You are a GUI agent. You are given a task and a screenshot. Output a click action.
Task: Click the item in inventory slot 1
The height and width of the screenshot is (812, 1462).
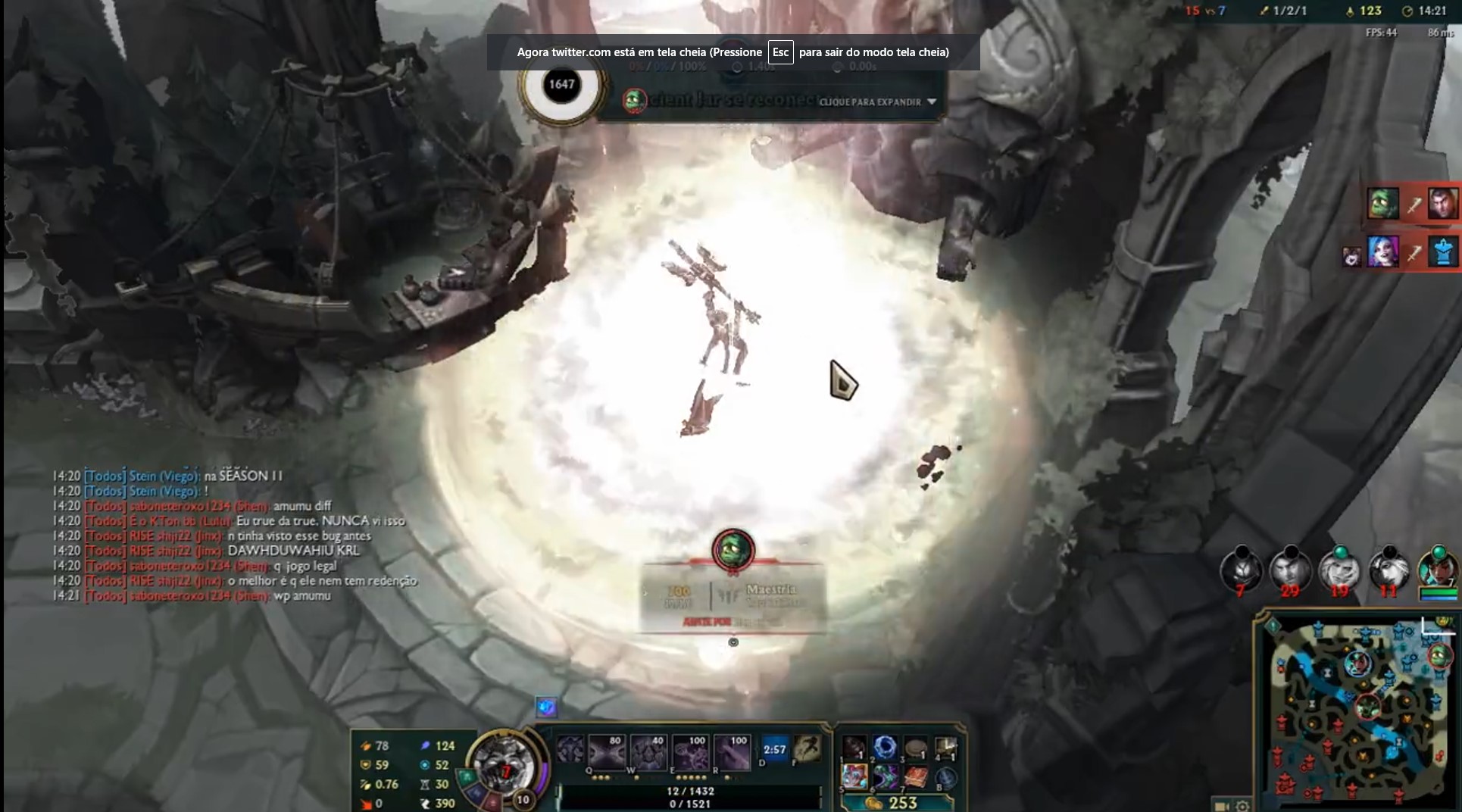854,747
